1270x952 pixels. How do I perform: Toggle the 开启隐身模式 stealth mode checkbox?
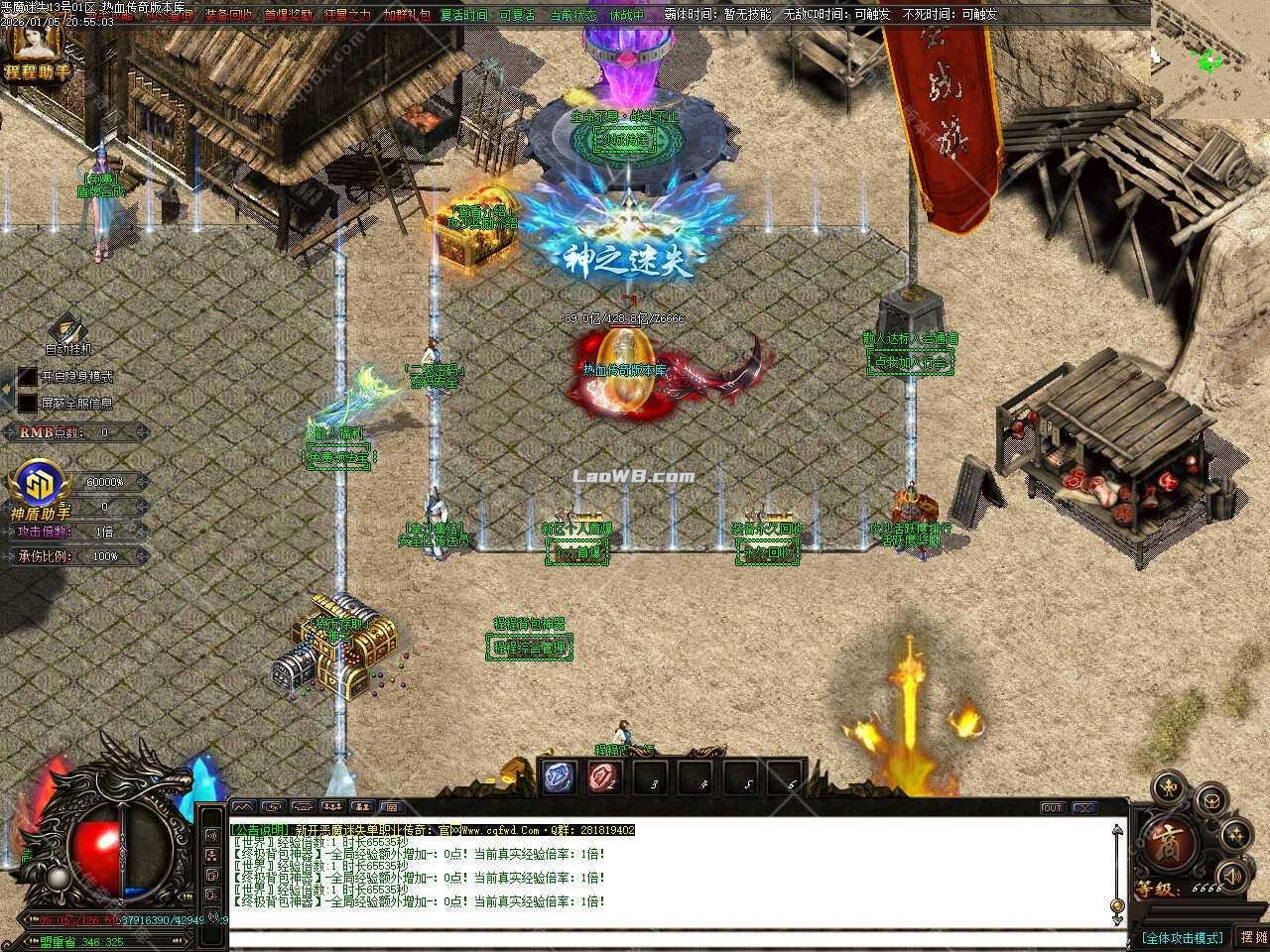[x=27, y=377]
